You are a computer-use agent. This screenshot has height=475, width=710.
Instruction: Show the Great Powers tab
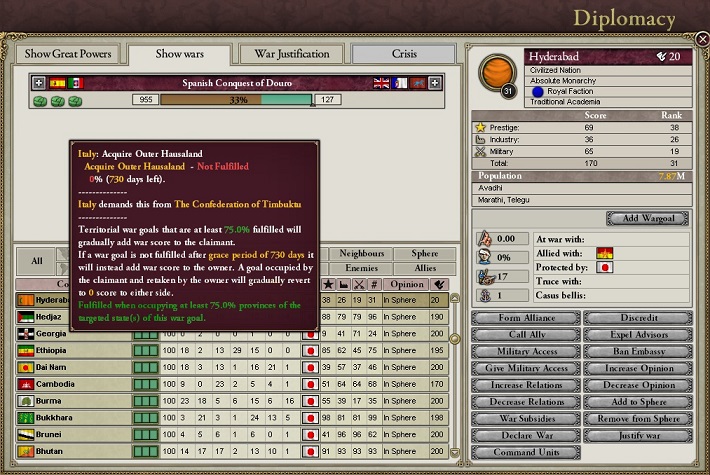coord(68,53)
